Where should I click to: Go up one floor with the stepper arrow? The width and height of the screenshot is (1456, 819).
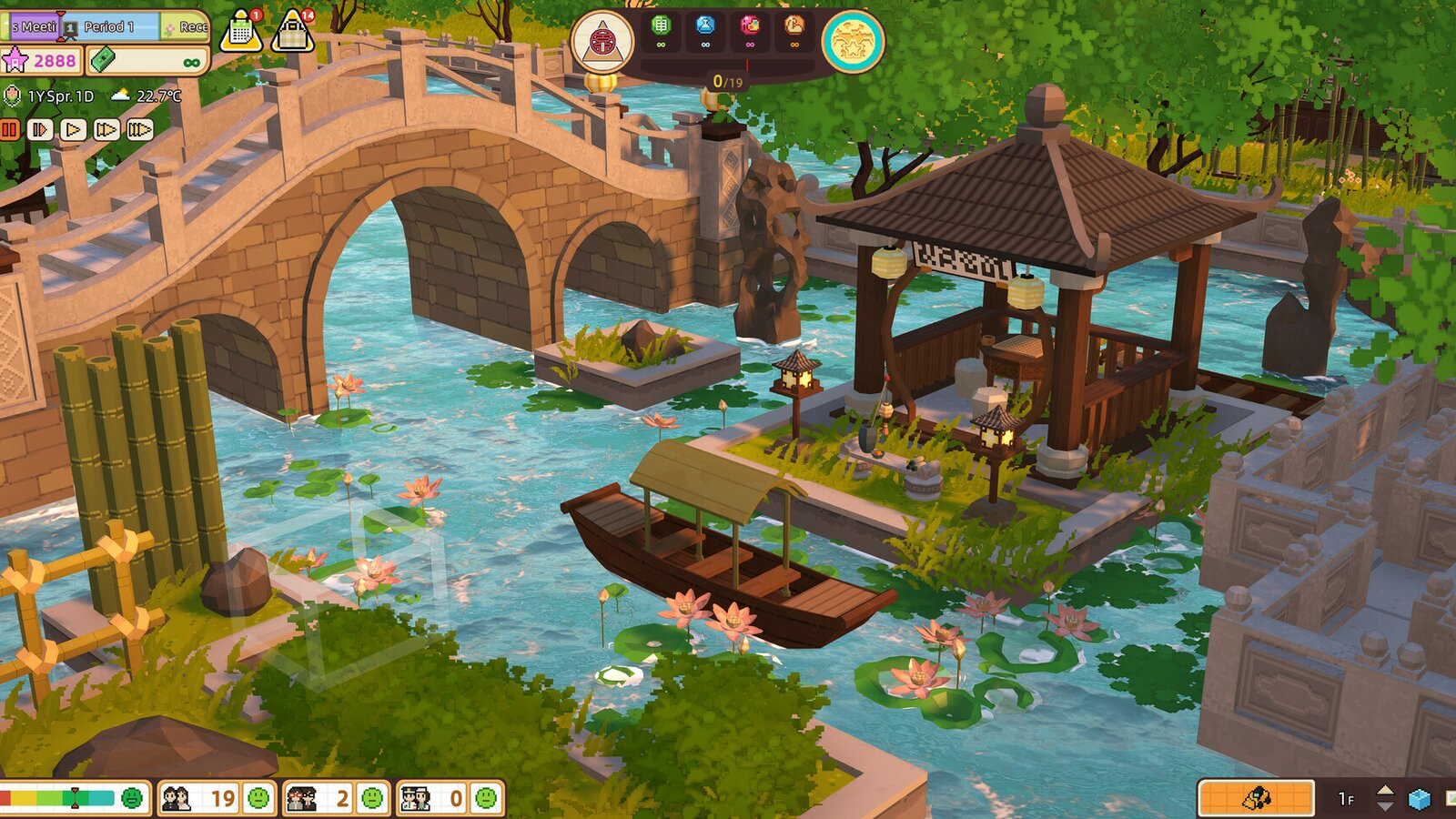click(1385, 791)
